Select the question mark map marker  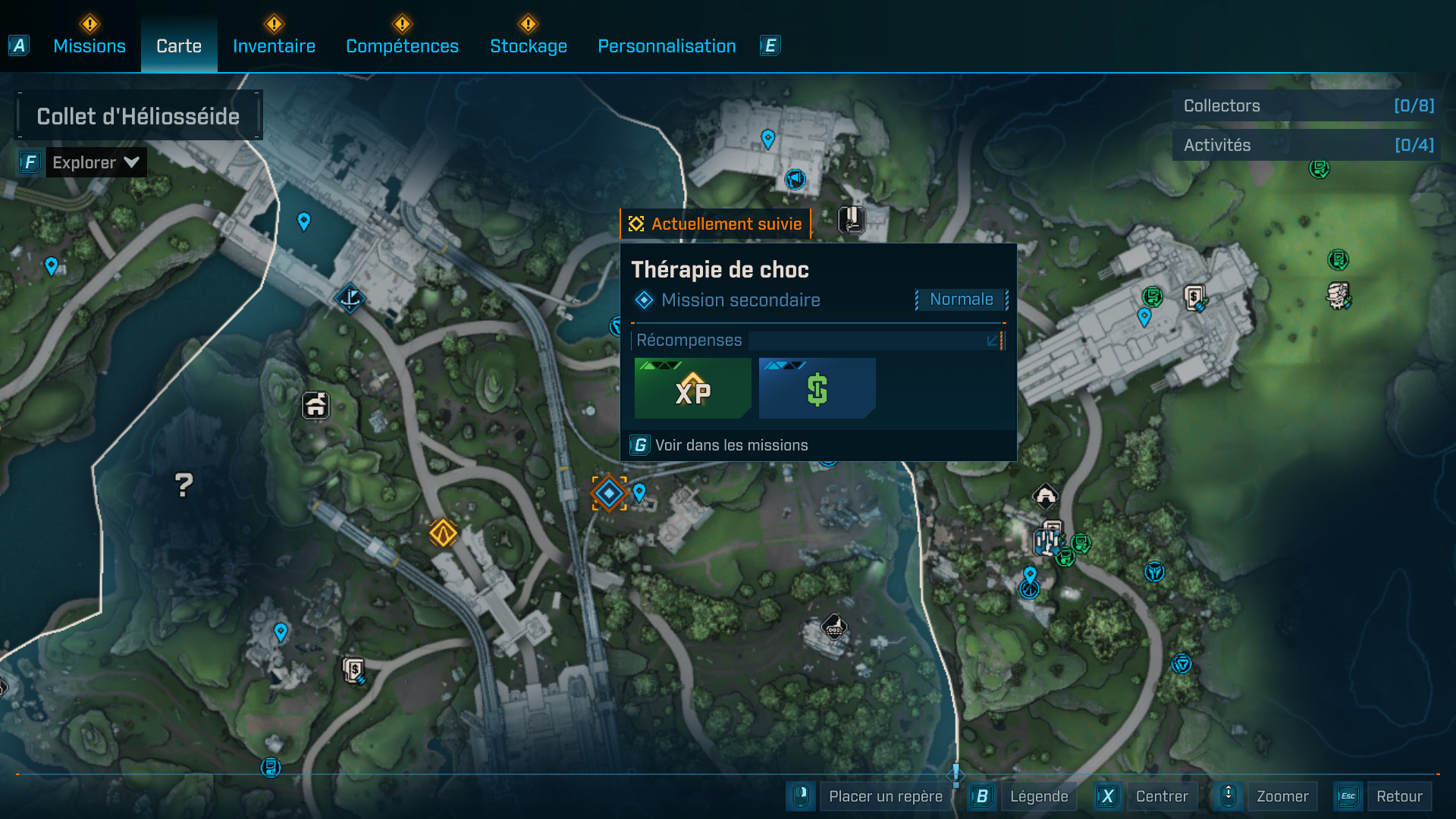point(184,485)
